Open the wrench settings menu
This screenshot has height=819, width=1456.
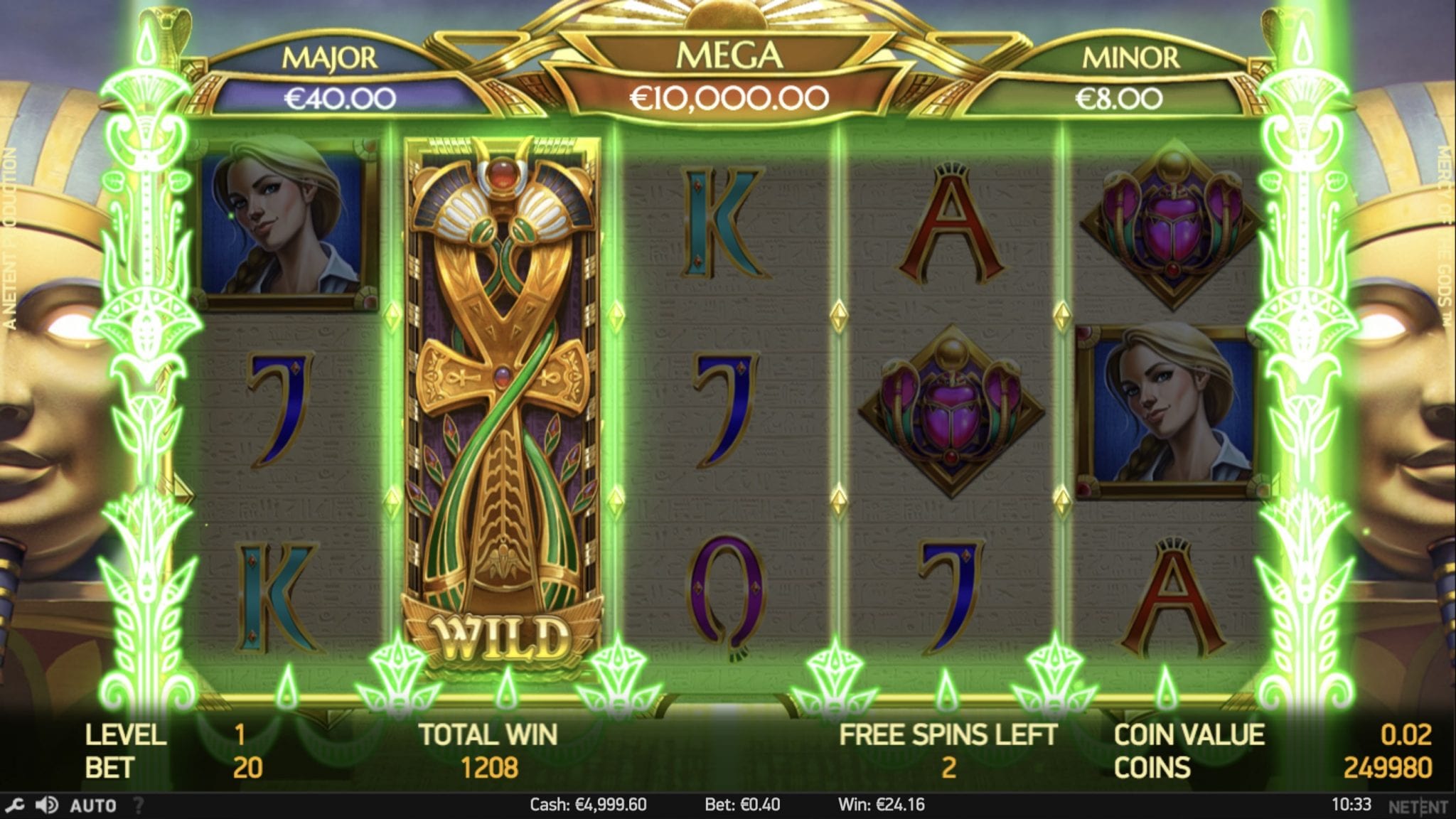15,805
